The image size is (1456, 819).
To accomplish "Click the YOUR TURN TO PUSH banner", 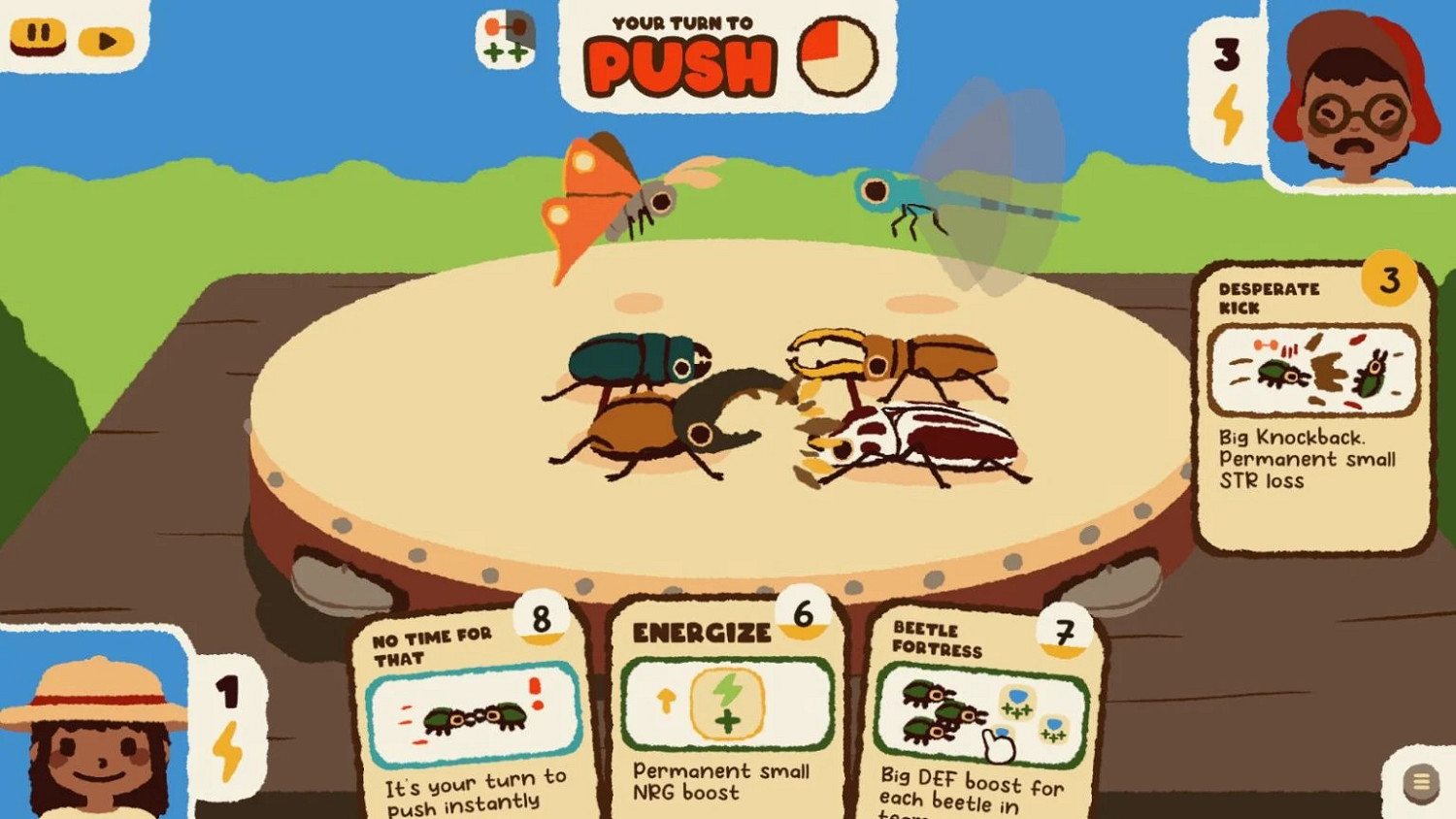I will coord(681,53).
